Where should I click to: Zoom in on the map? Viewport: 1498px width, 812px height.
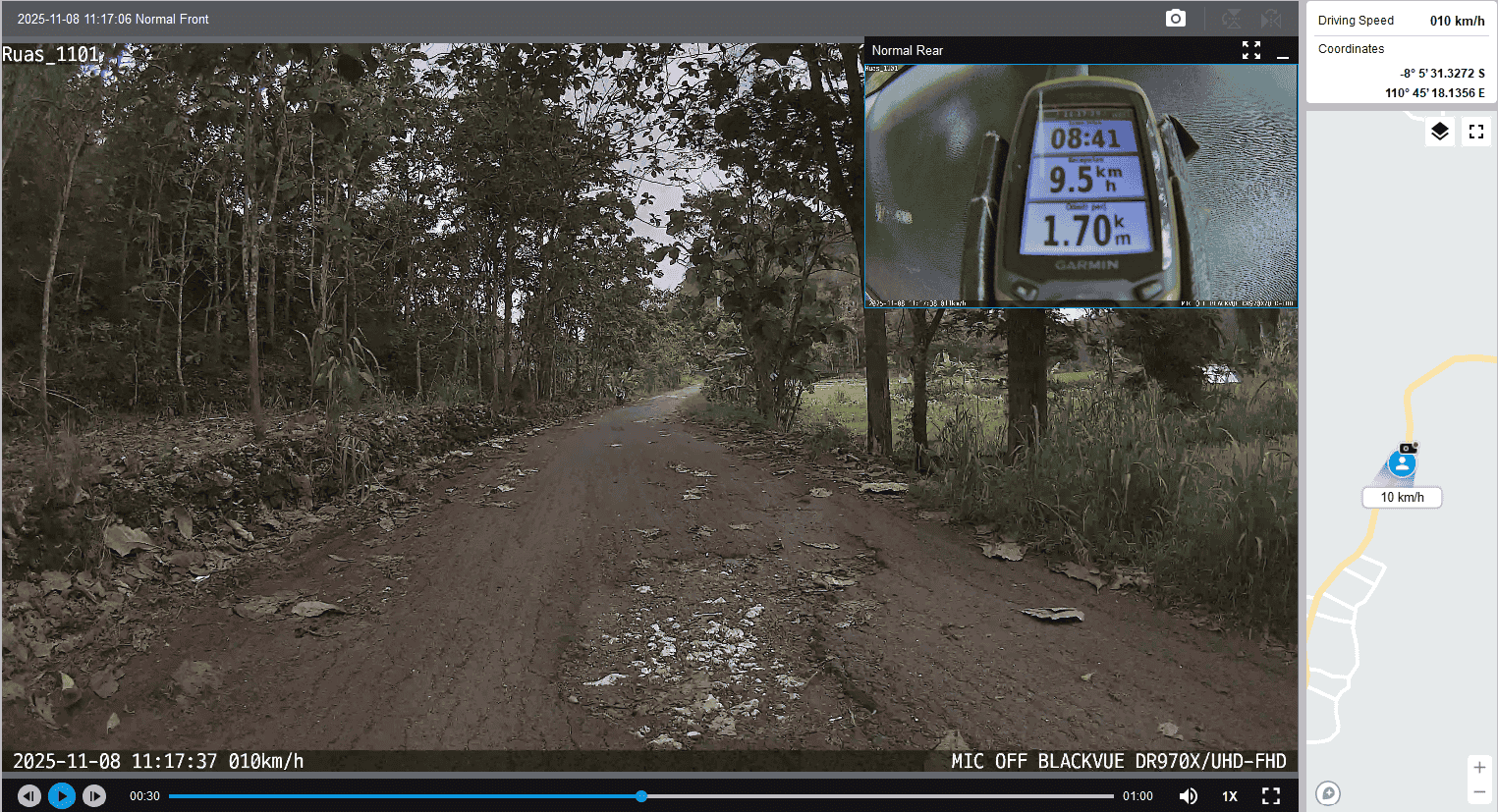tap(1479, 768)
